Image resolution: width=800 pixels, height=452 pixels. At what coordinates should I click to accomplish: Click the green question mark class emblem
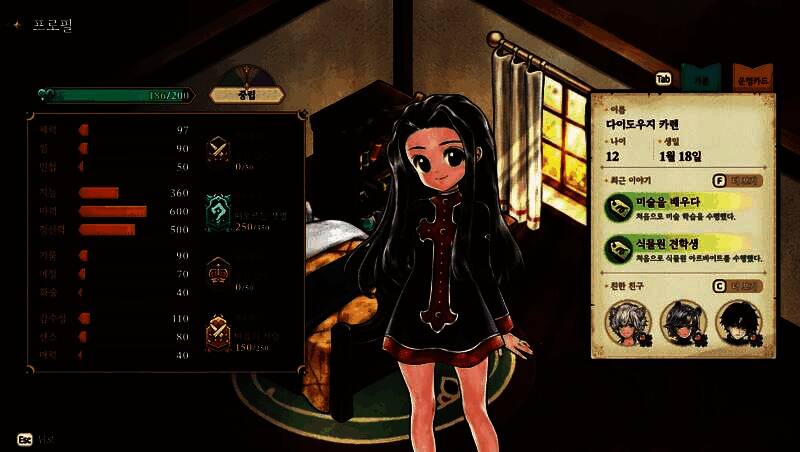click(x=219, y=212)
